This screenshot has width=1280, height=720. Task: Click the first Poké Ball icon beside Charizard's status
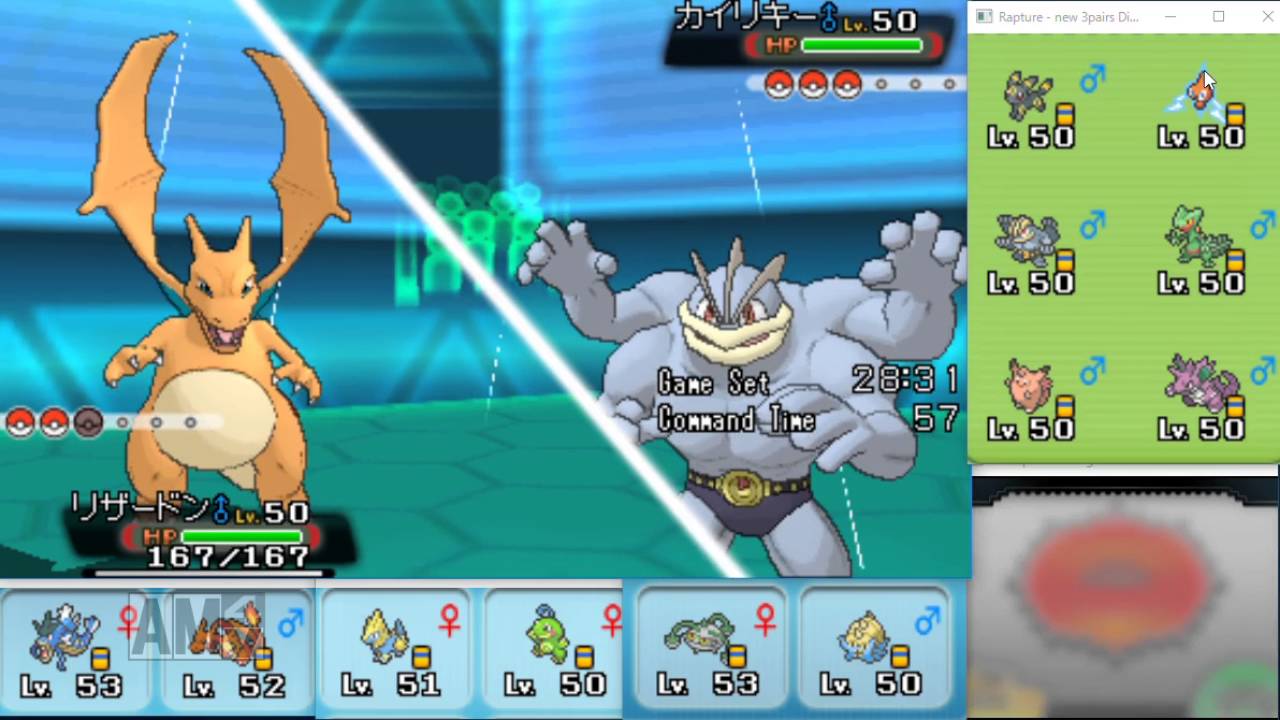[x=21, y=422]
